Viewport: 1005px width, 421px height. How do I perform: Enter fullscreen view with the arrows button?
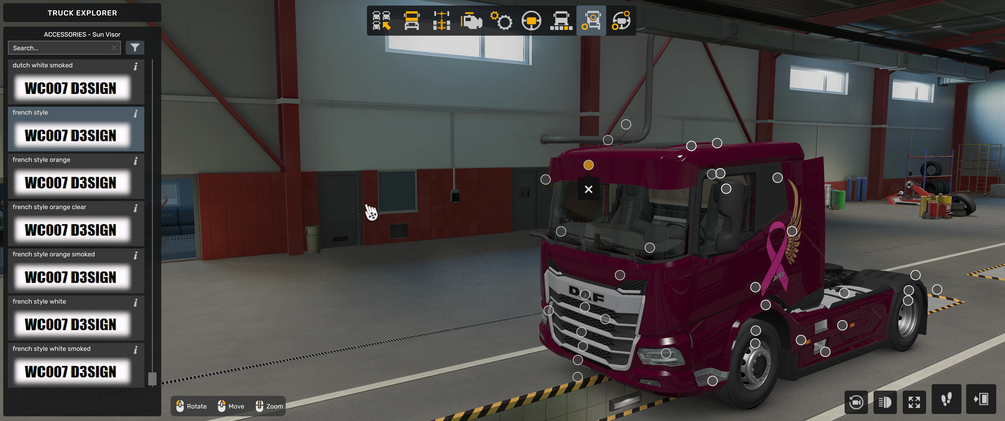point(914,402)
